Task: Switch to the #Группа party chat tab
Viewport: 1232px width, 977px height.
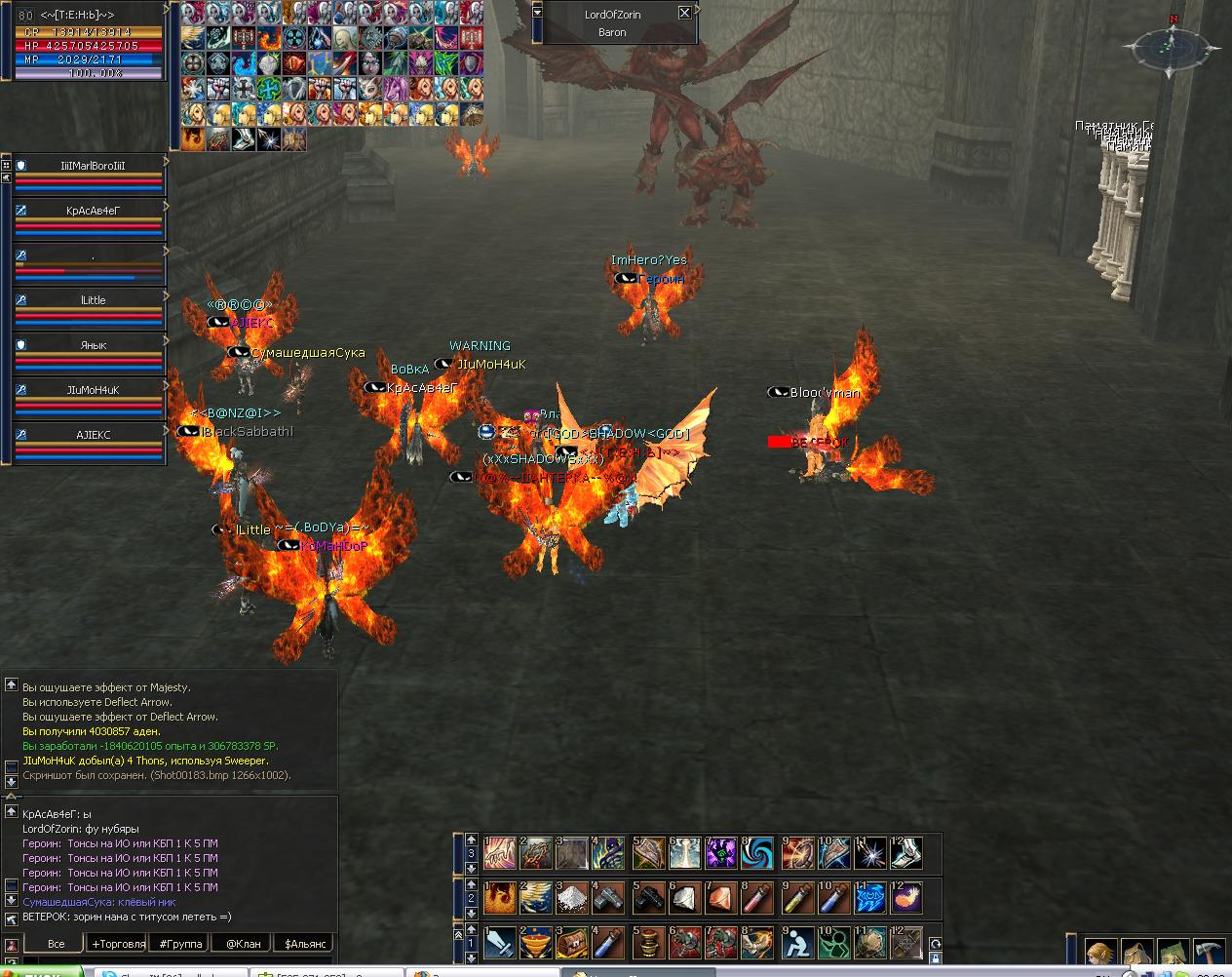Action: point(180,944)
